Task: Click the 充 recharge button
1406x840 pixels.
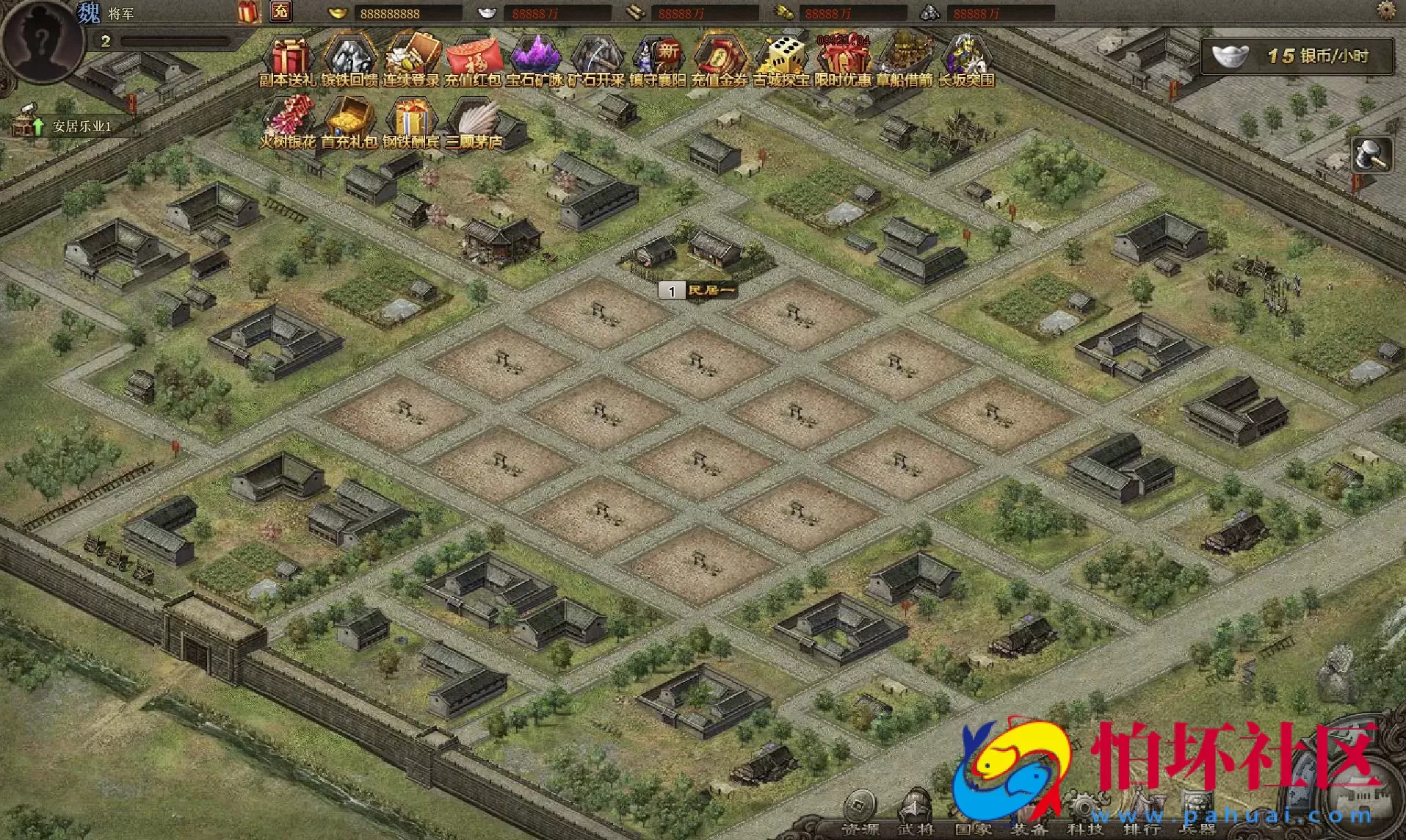Action: [280, 12]
